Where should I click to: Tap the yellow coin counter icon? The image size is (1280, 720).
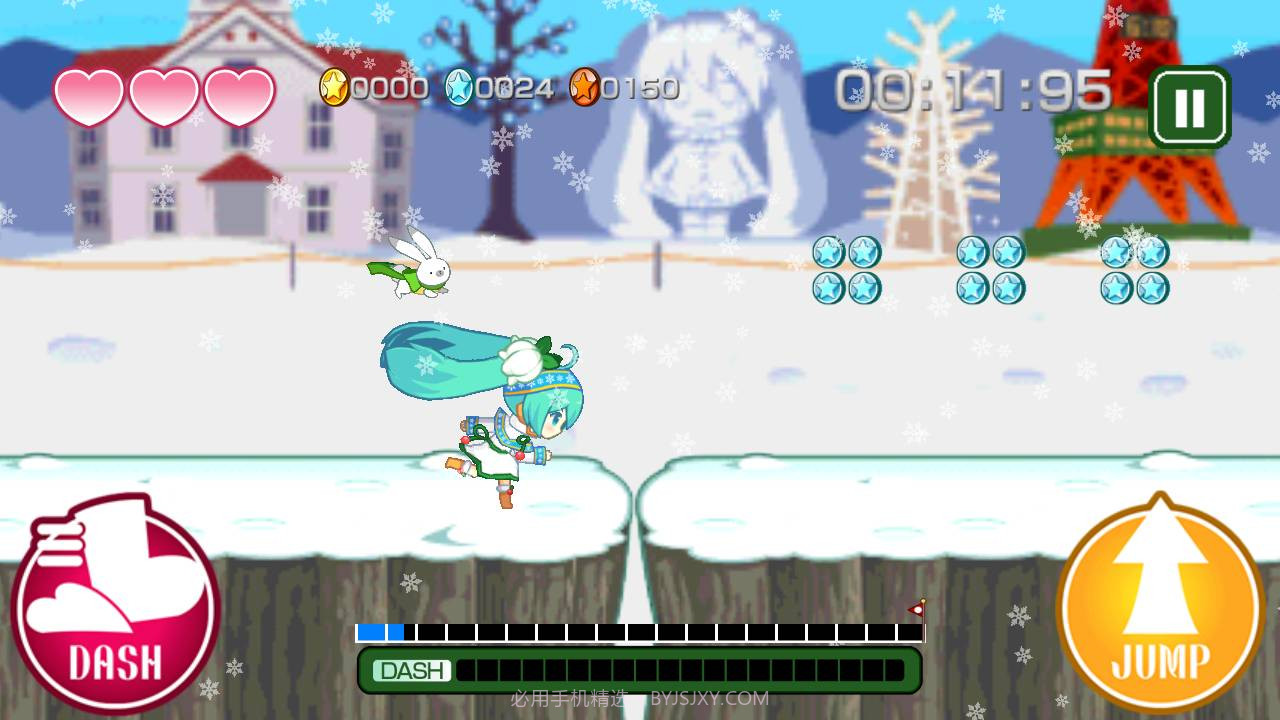coord(337,88)
